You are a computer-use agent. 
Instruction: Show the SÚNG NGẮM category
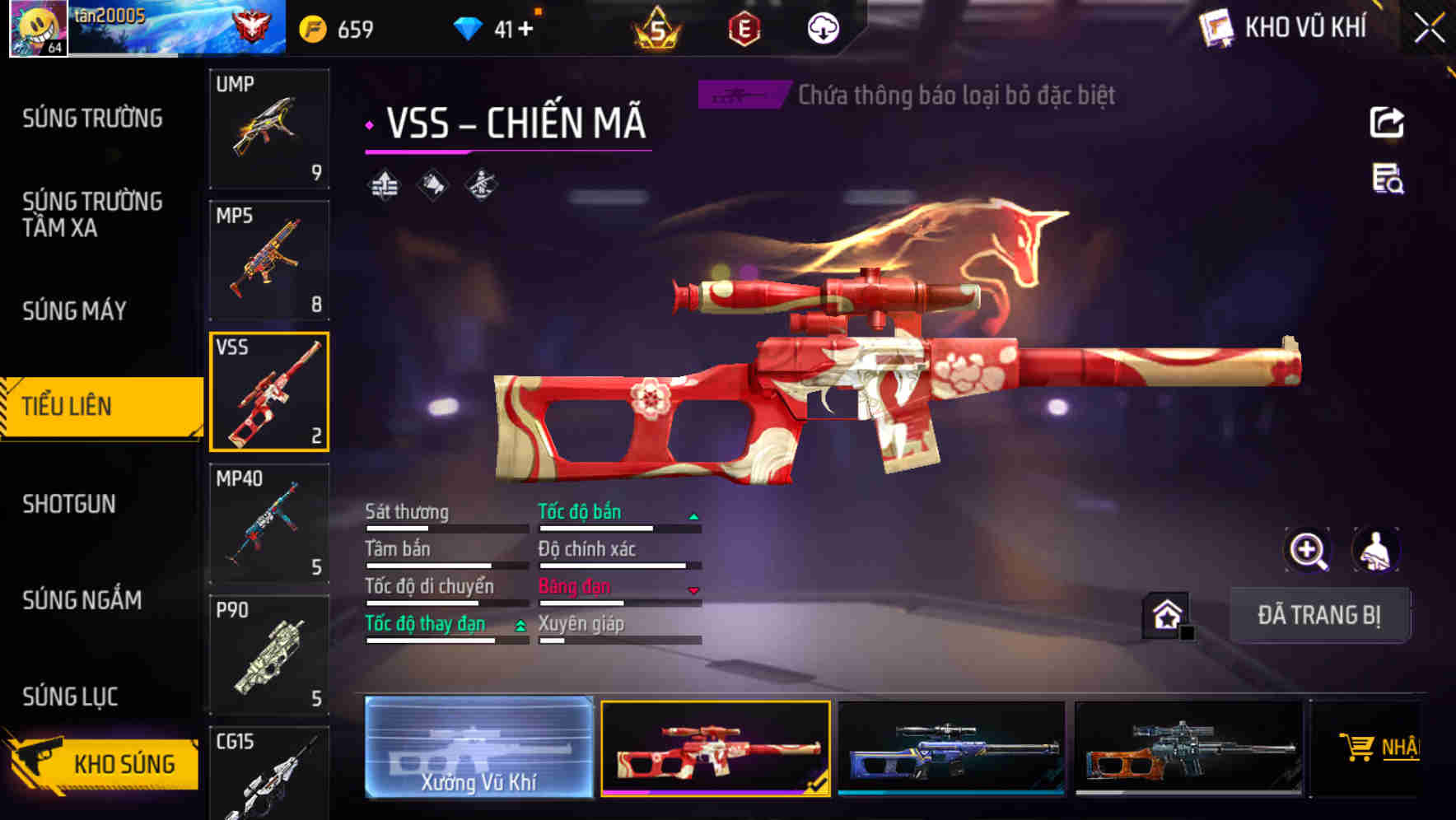click(x=82, y=600)
